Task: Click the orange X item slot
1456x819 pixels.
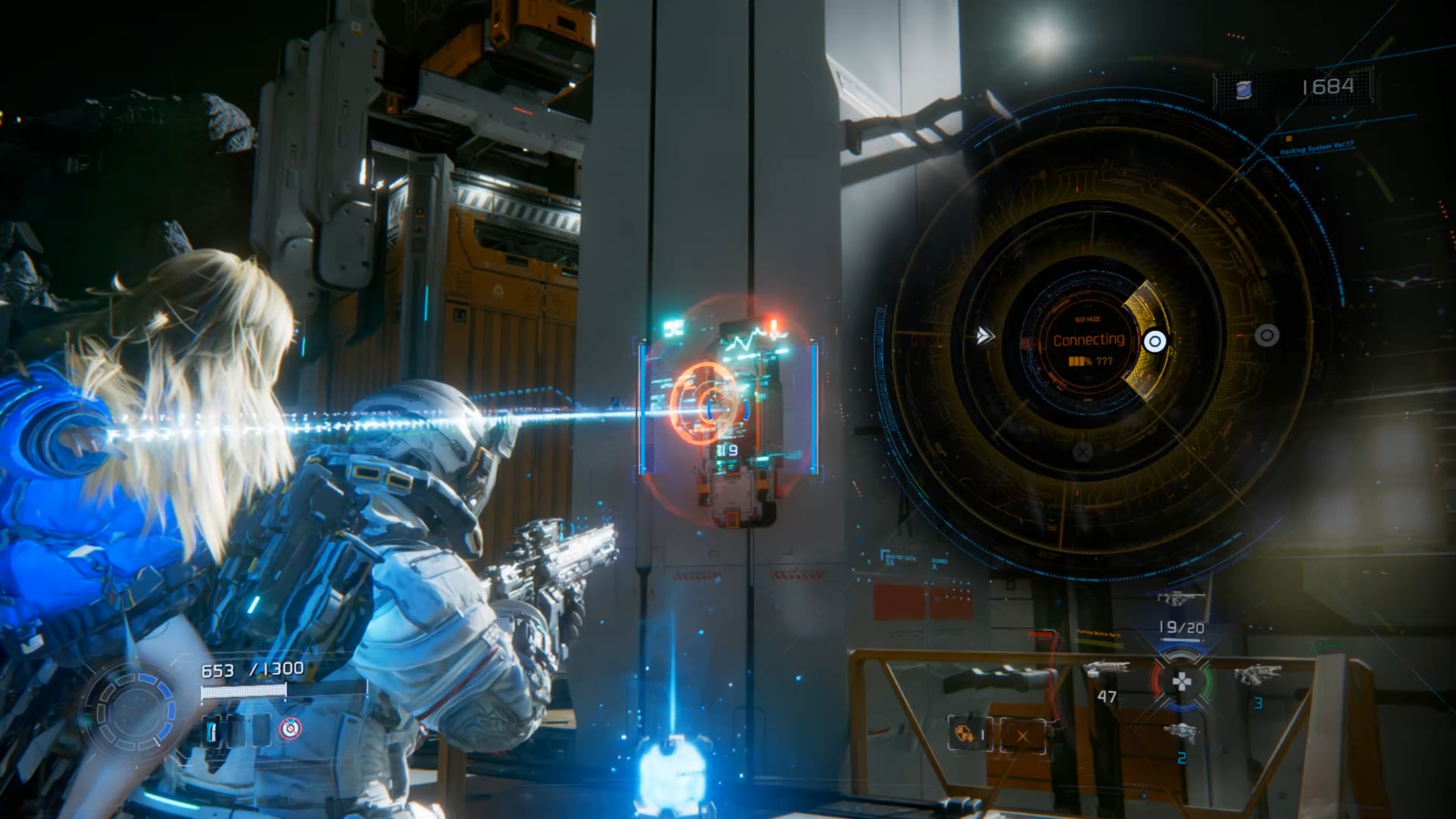Action: point(1022,736)
